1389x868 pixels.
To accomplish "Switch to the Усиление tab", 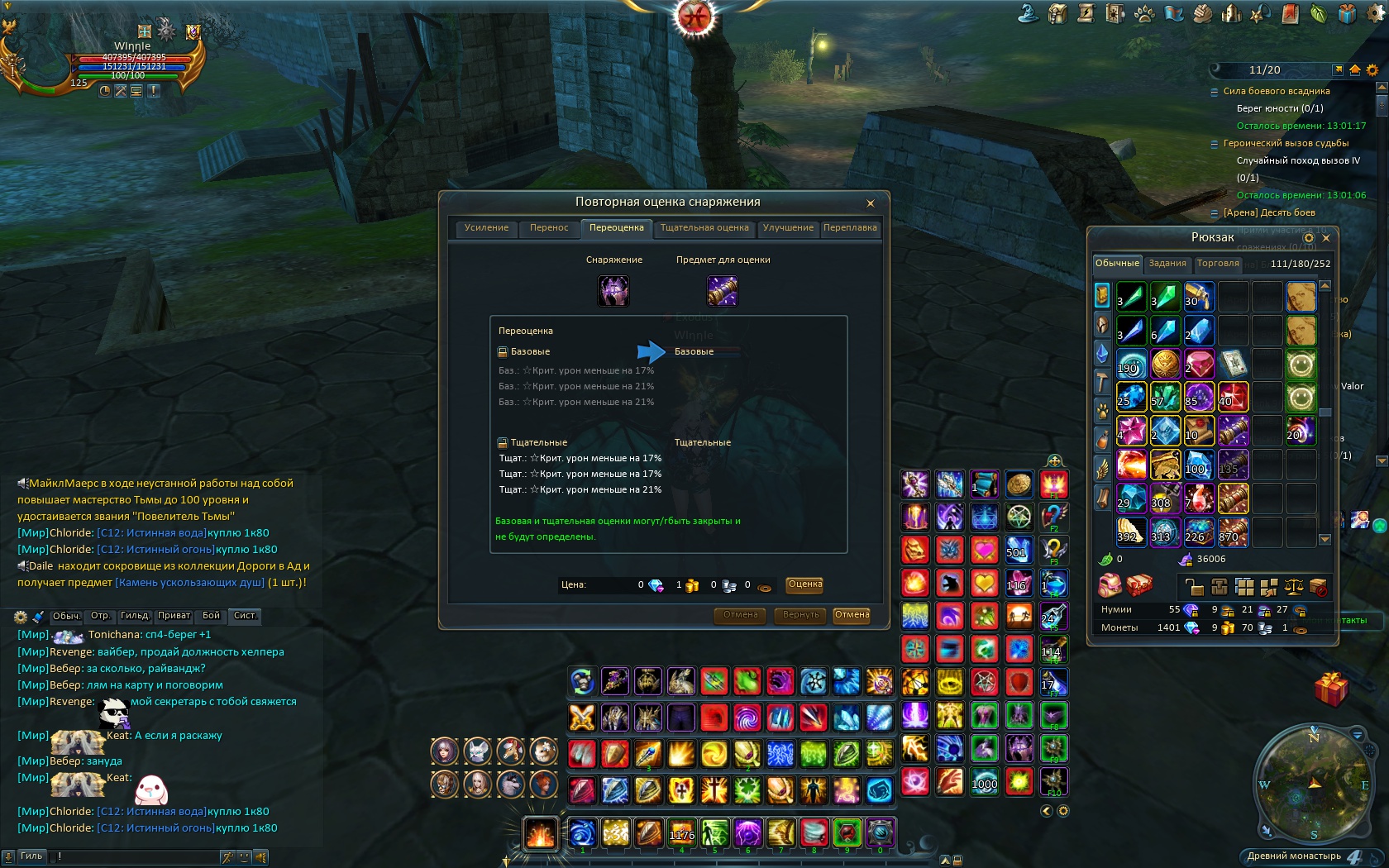I will tap(486, 228).
